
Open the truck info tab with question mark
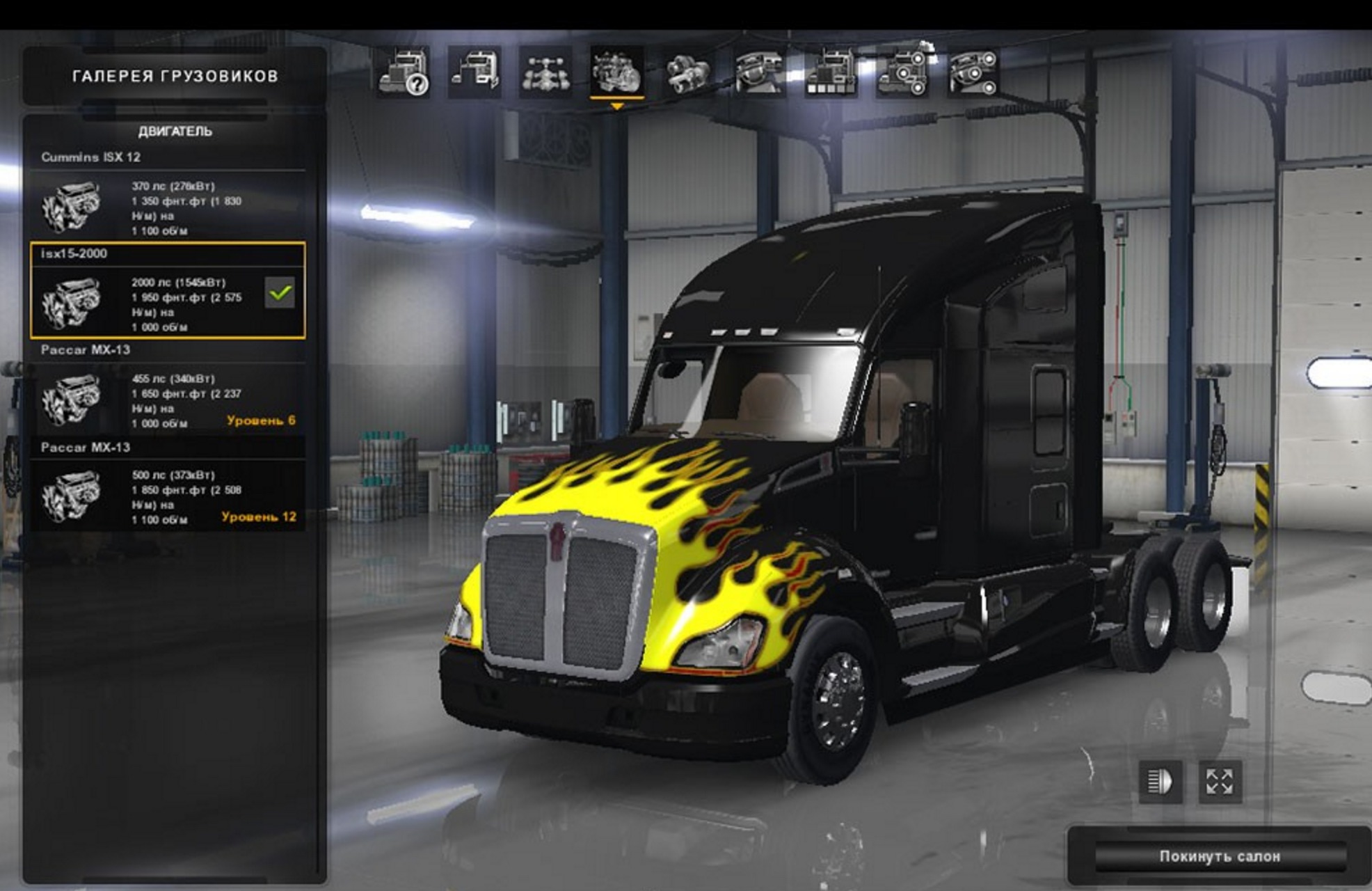pos(404,72)
